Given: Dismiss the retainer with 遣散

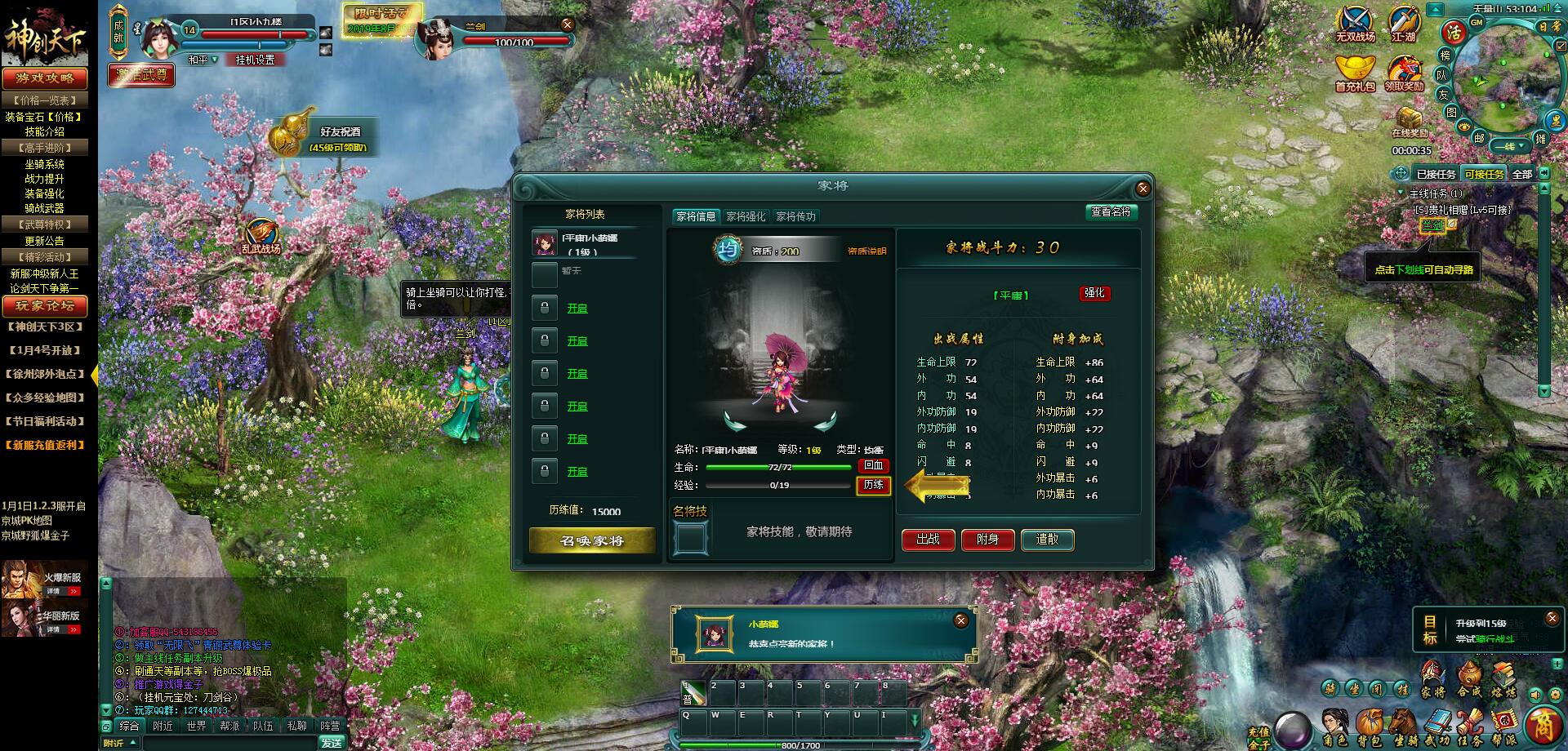Looking at the screenshot, I should click(x=1047, y=540).
